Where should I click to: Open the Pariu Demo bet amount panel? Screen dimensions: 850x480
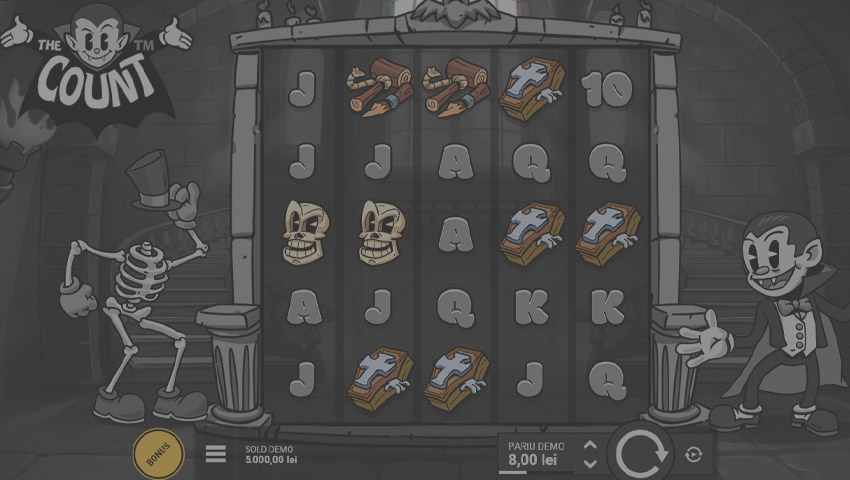[536, 454]
